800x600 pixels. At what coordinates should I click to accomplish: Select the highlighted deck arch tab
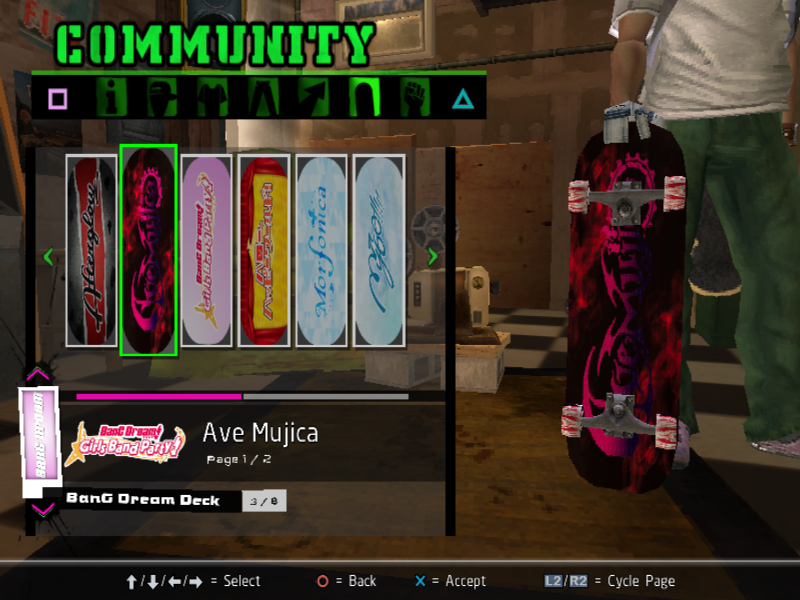(362, 98)
